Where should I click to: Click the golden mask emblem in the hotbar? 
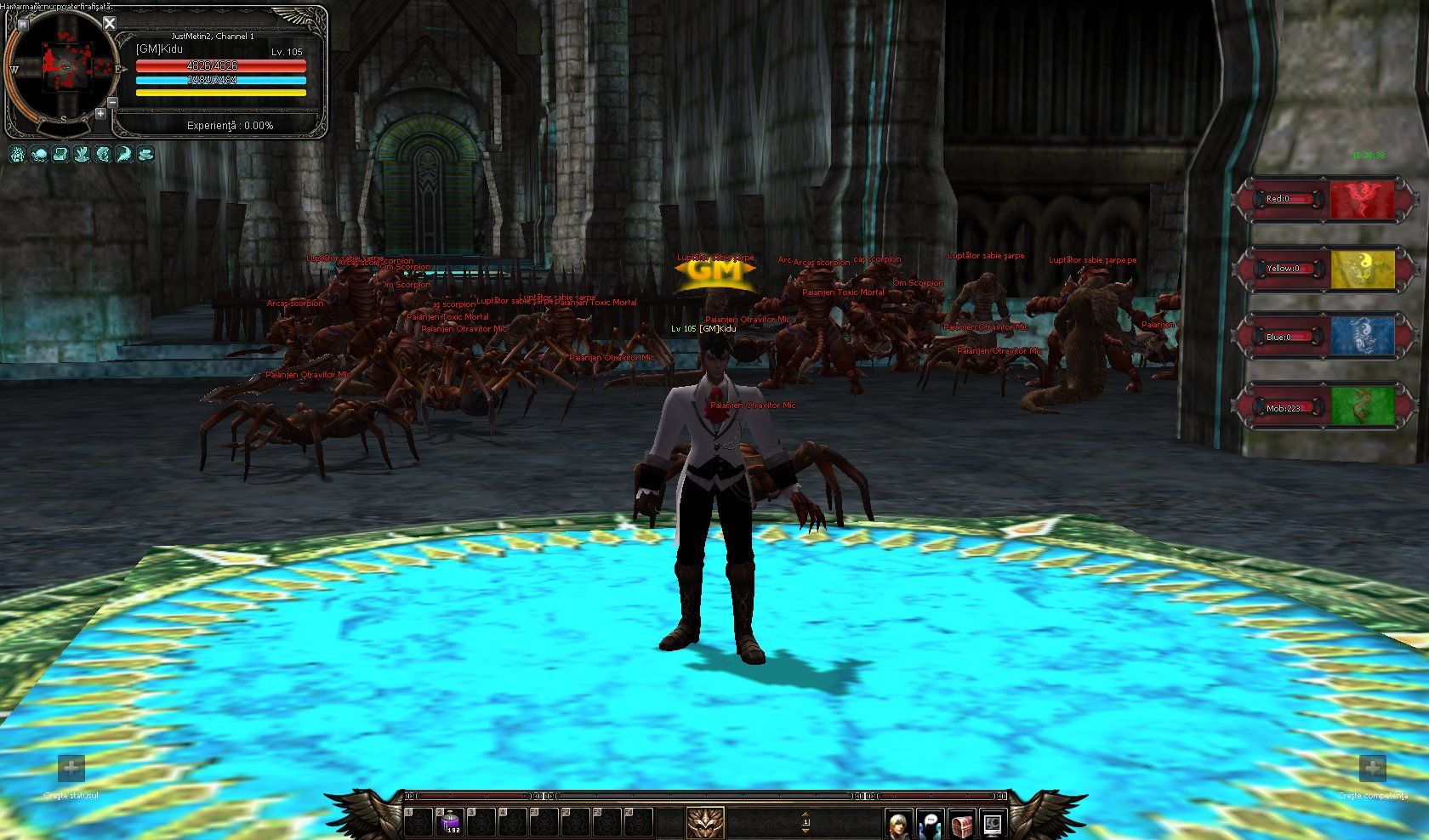(705, 822)
